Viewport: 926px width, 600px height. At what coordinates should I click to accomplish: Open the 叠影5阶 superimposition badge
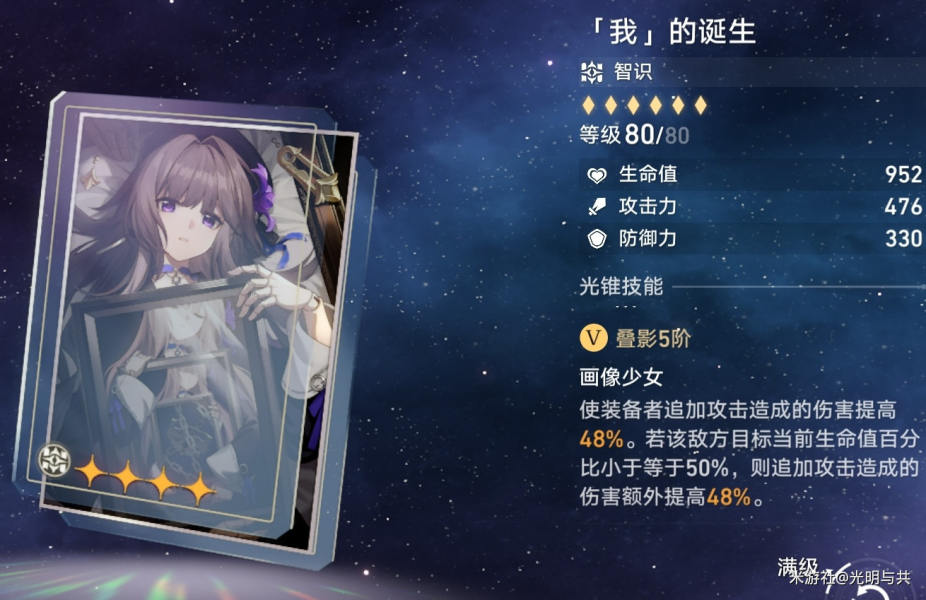(x=593, y=338)
